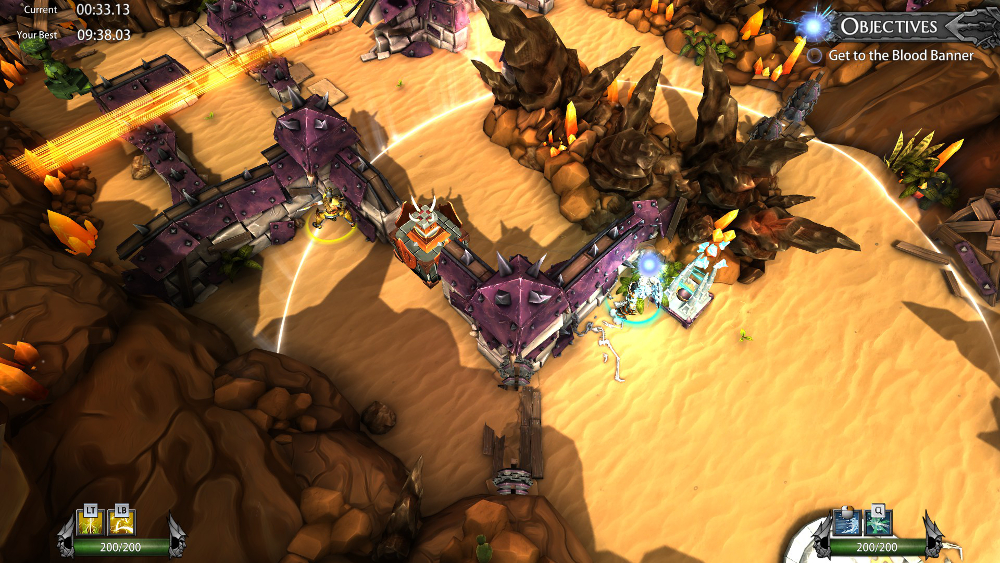The height and width of the screenshot is (563, 1000).
Task: Use the golden arc slash ability icon
Action: tap(121, 523)
